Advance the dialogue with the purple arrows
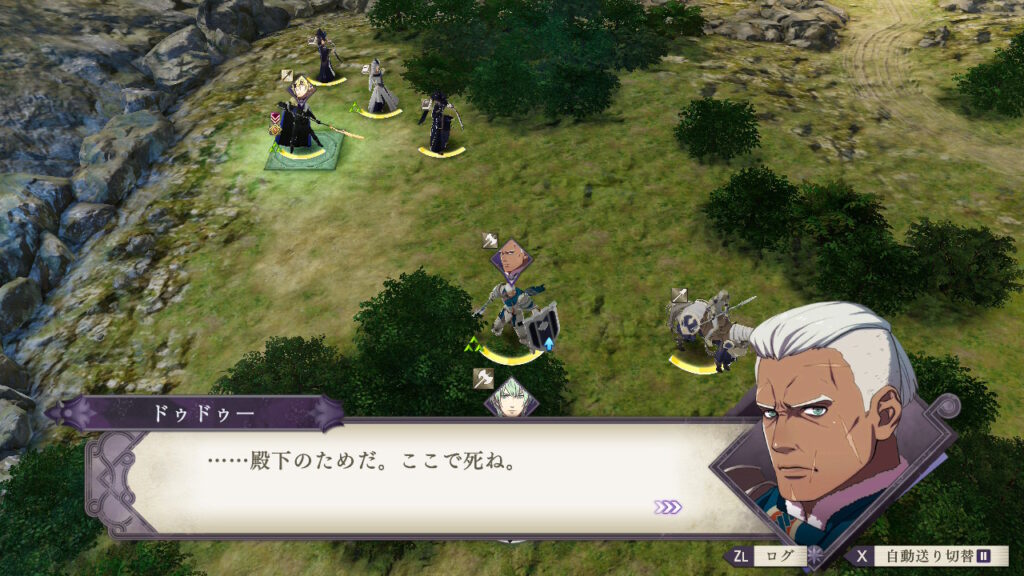This screenshot has height=576, width=1024. pyautogui.click(x=668, y=507)
